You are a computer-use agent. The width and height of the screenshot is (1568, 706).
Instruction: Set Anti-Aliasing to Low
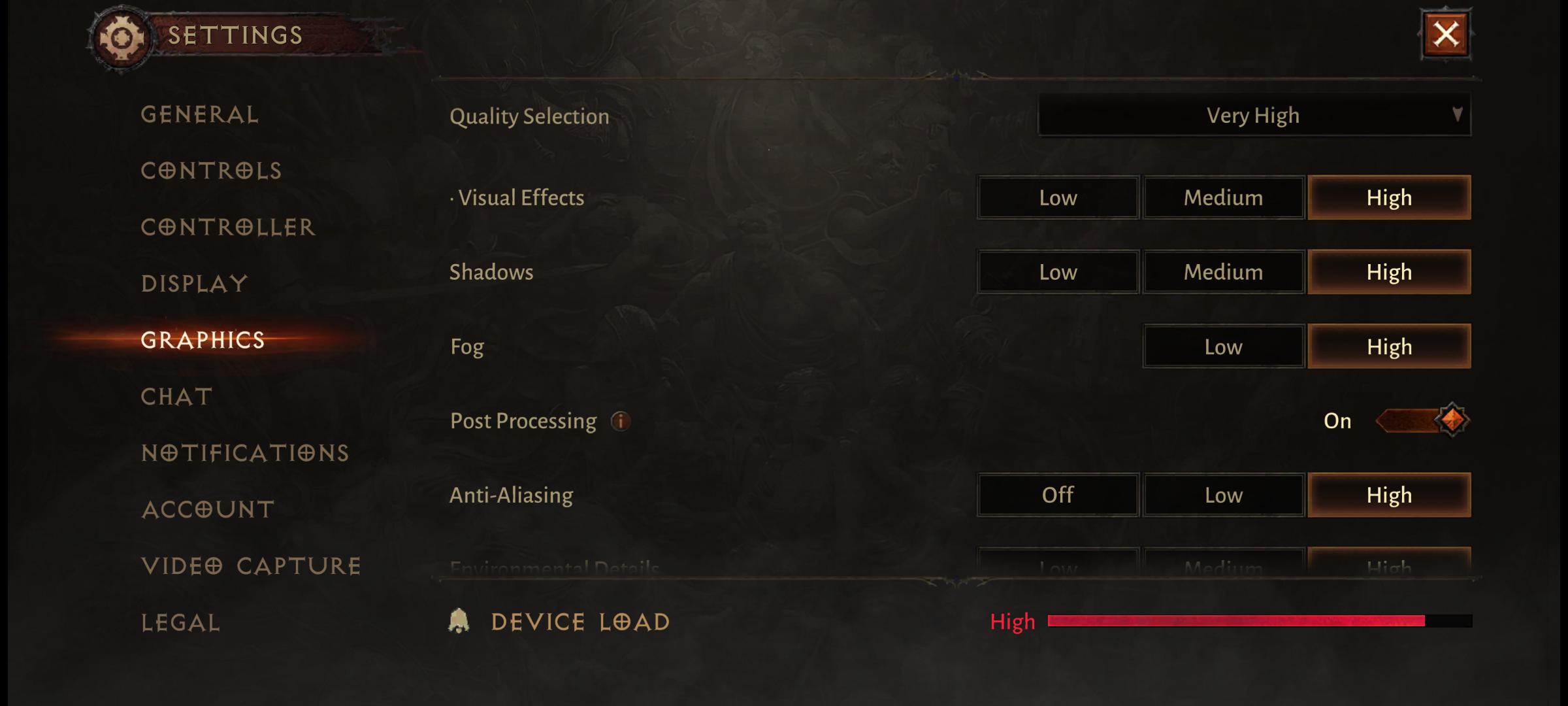tap(1223, 495)
